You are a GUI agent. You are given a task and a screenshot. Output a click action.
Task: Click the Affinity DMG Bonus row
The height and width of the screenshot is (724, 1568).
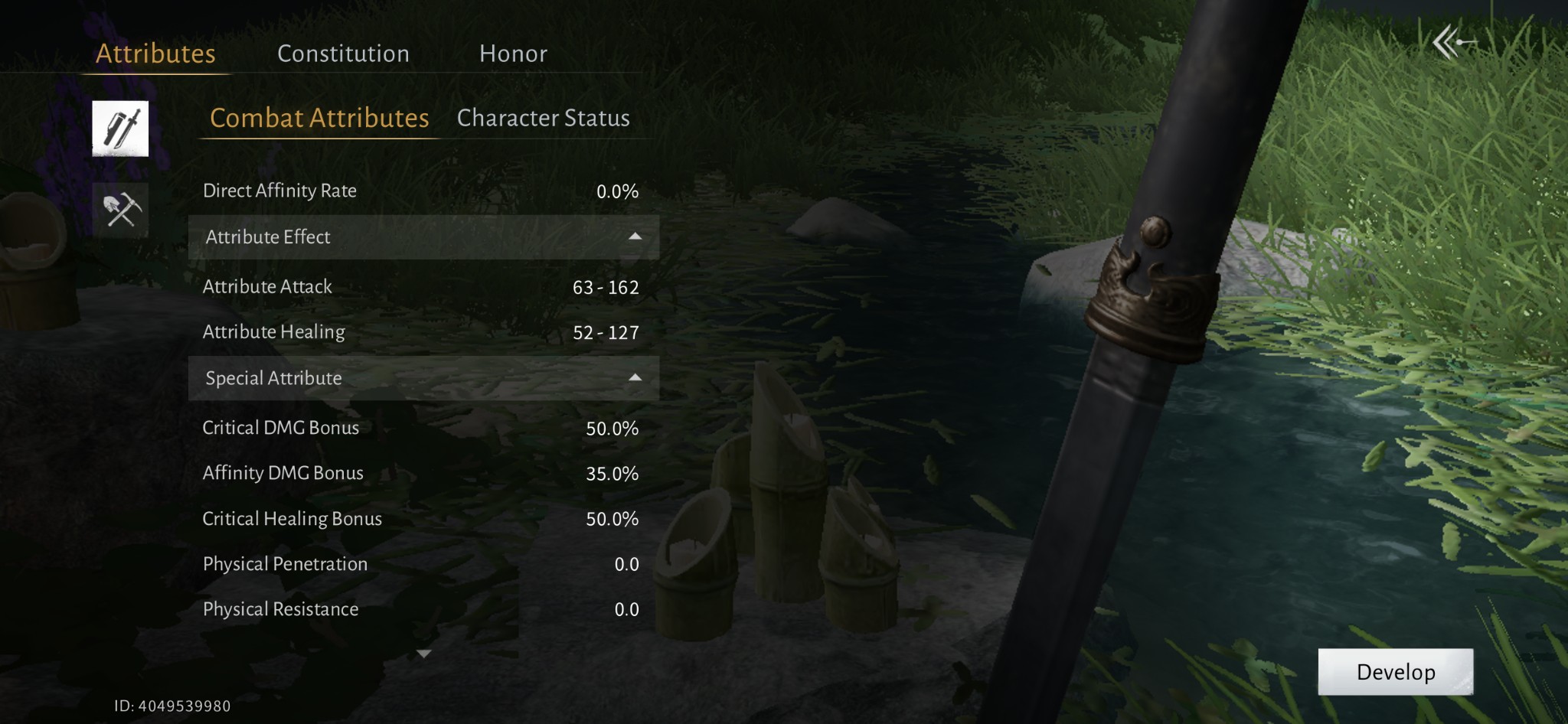point(420,473)
